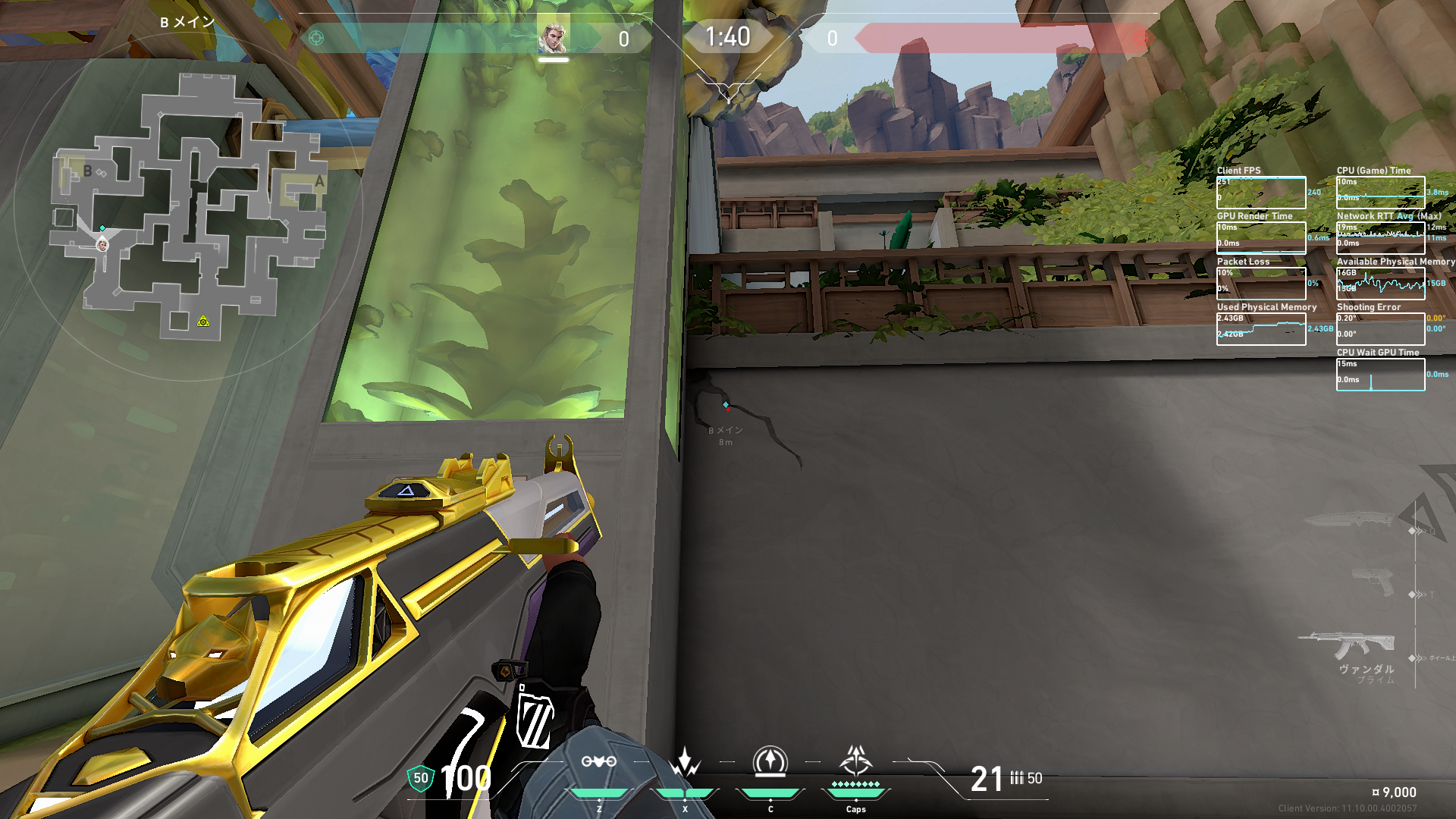
Task: Click the A site label on the minimap
Action: [x=319, y=182]
